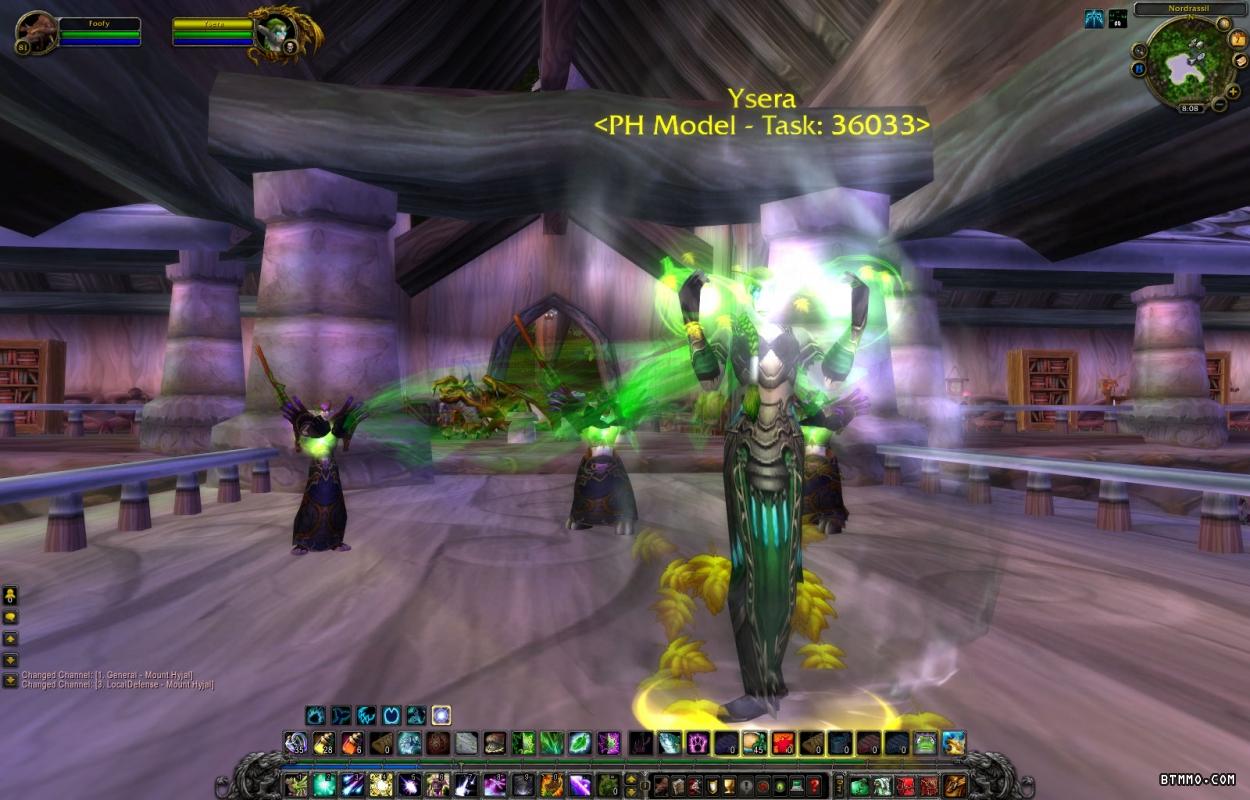Open the backpack bag slot

(954, 785)
